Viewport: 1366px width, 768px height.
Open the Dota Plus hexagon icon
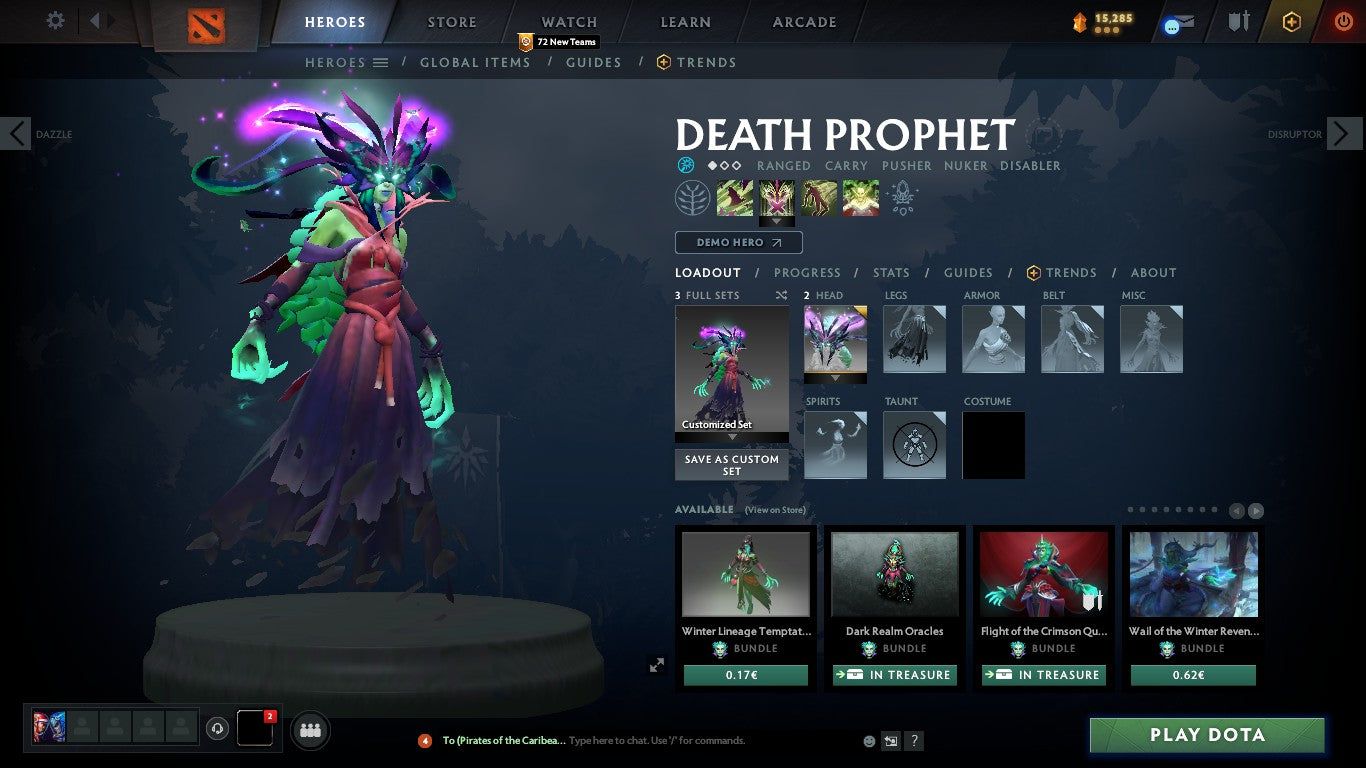pos(1293,21)
